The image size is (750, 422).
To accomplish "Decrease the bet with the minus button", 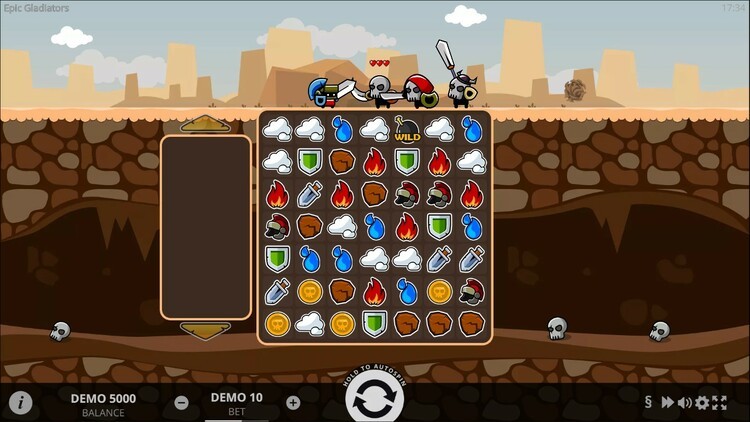I will click(181, 402).
